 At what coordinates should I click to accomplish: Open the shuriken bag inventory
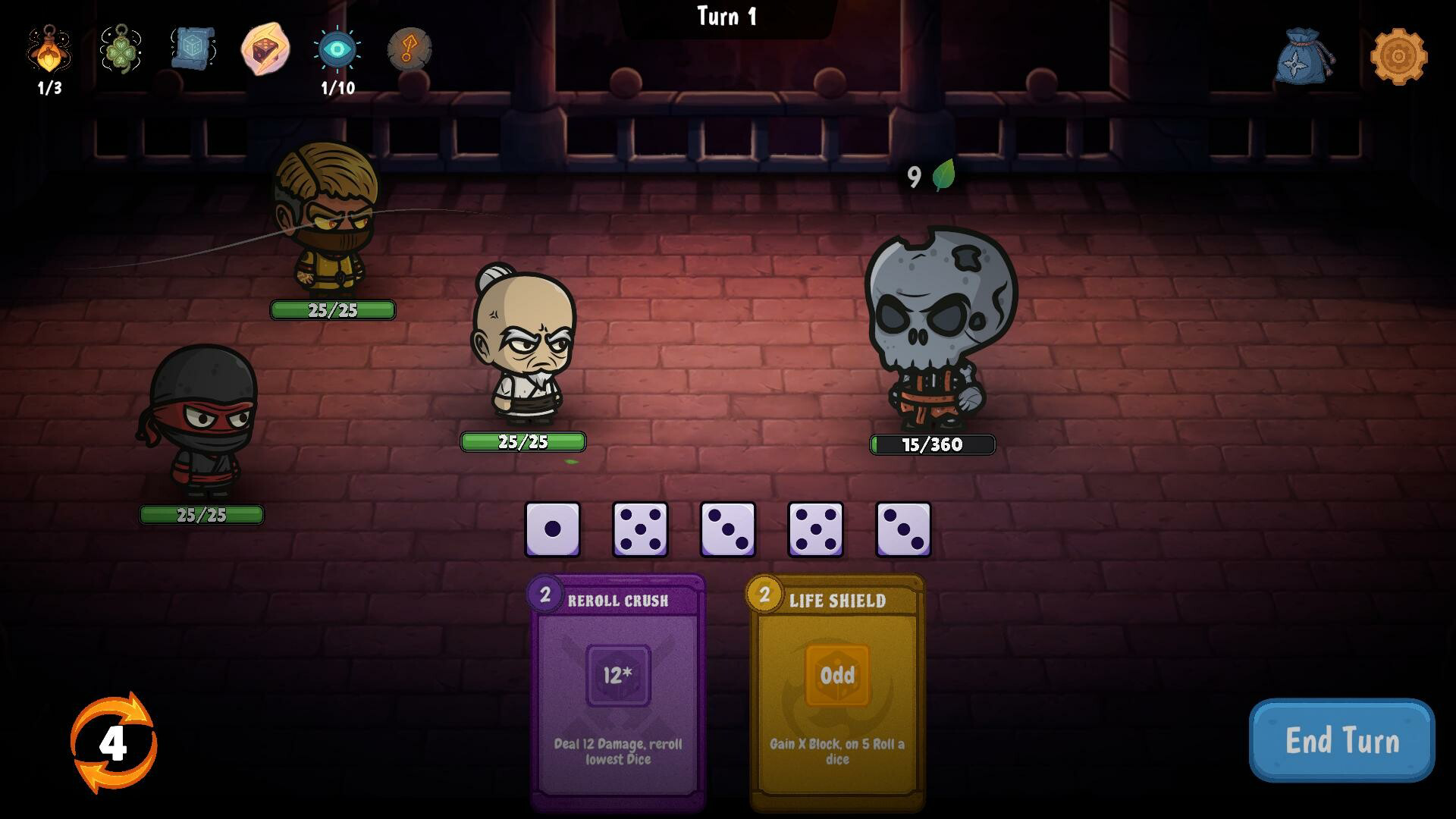1306,53
